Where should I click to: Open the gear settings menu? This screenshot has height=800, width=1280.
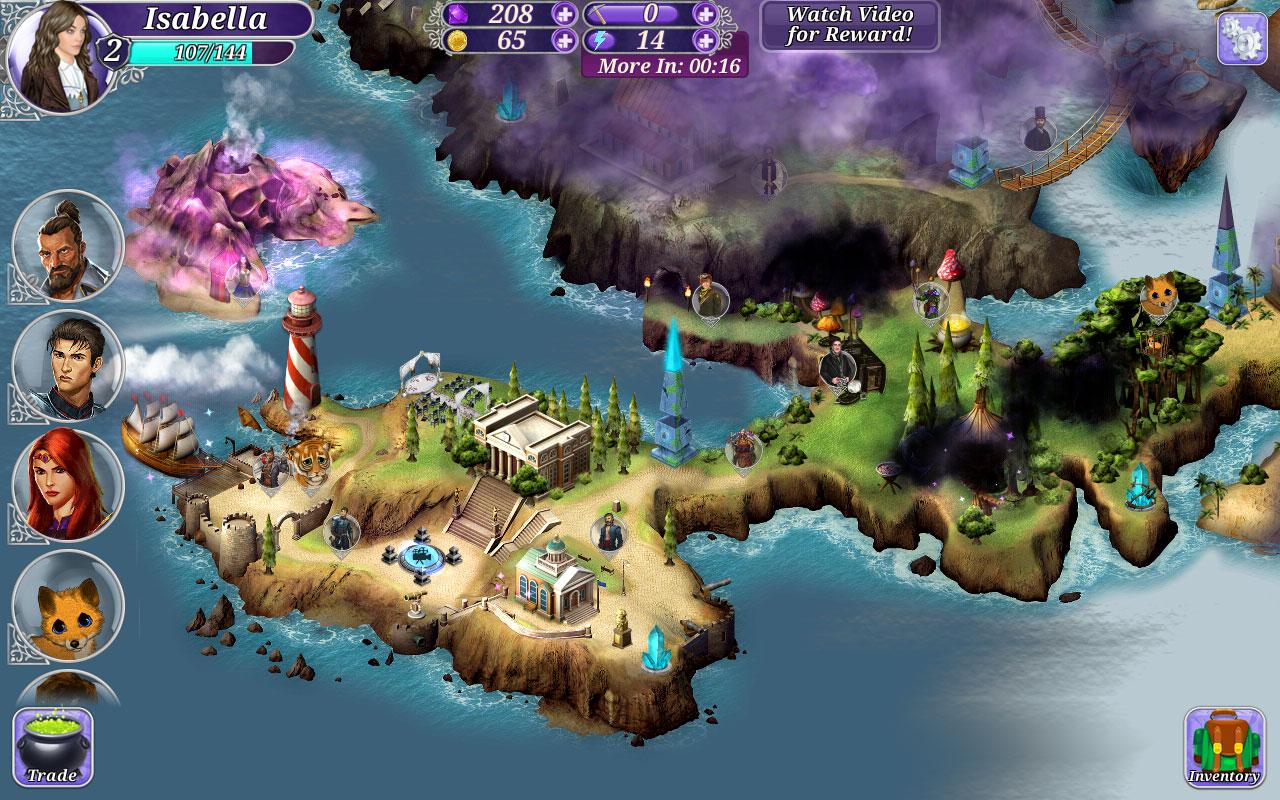1242,38
